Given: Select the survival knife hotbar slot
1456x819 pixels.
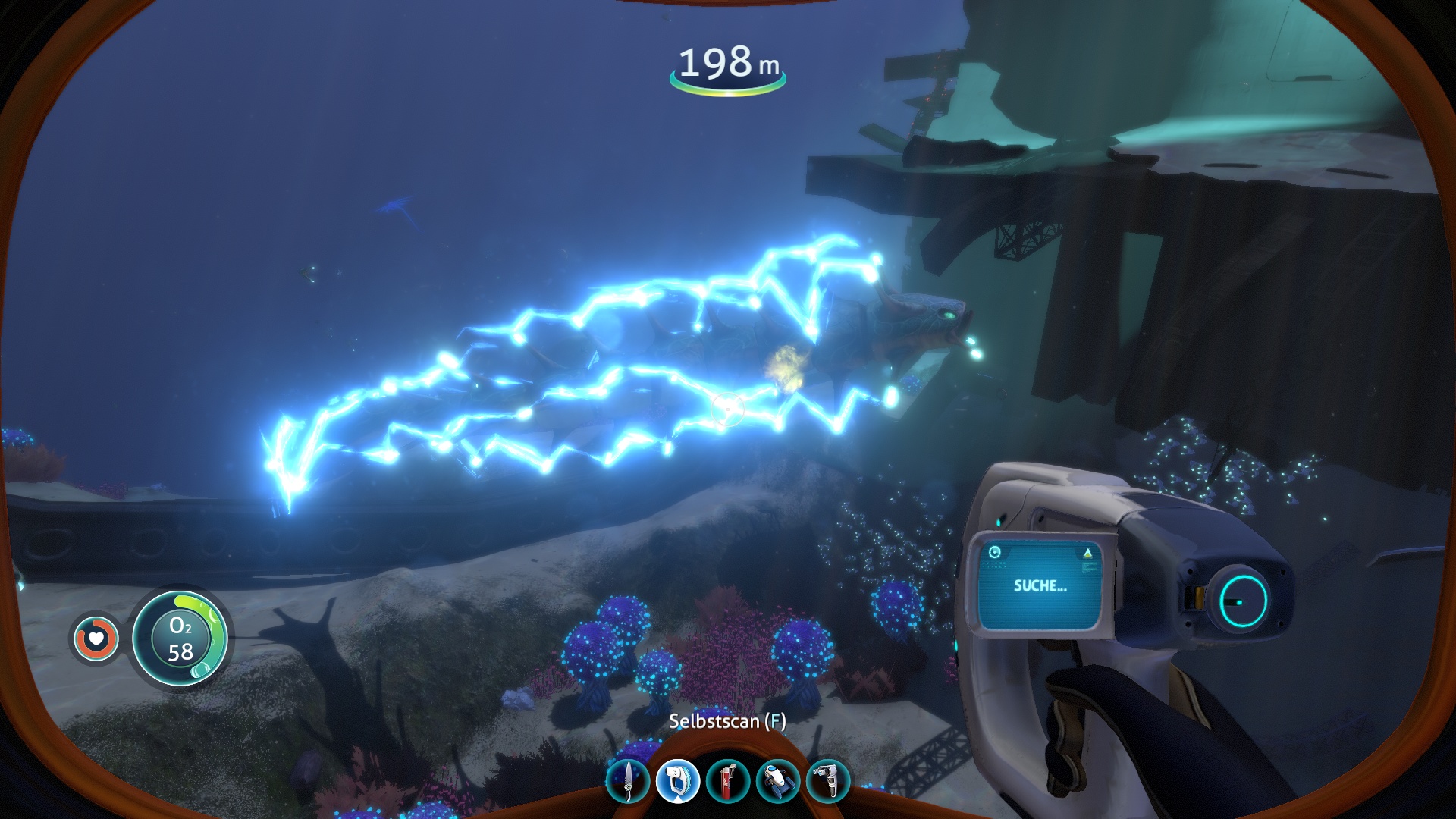Looking at the screenshot, I should [628, 780].
